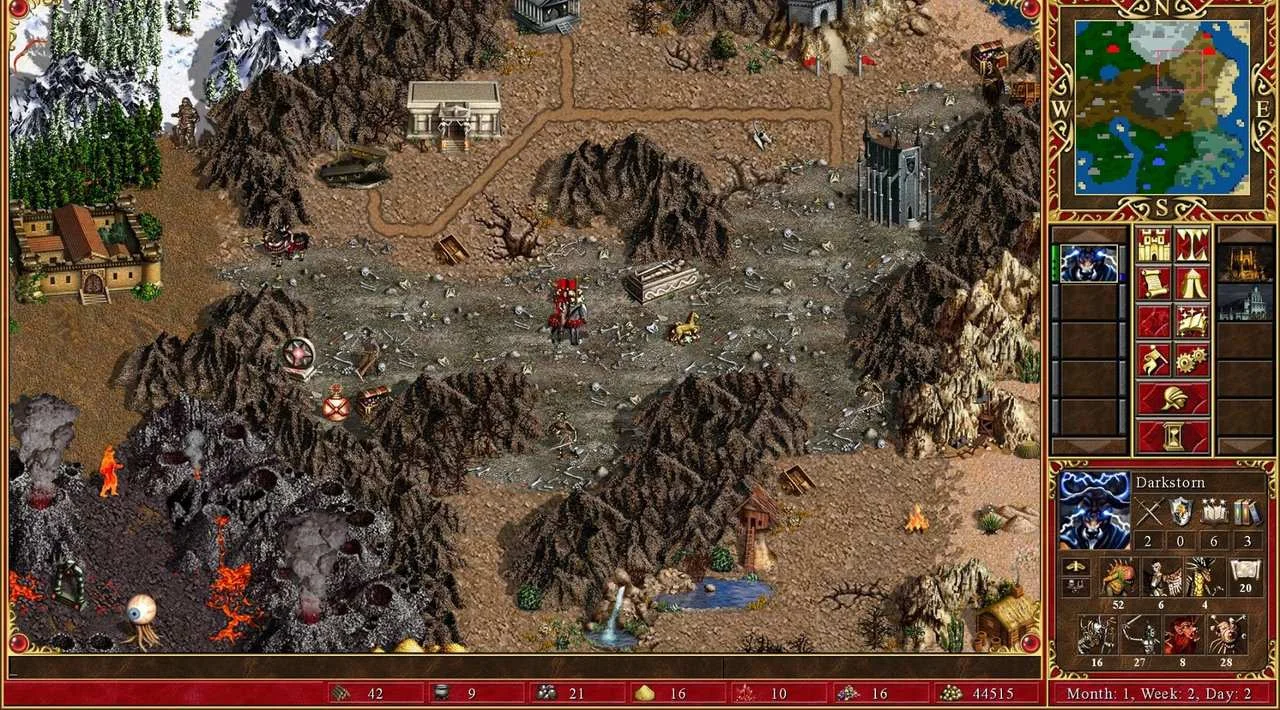The image size is (1280, 710).
Task: Click Darkstorm's large portrait in the info panel
Action: click(1094, 510)
